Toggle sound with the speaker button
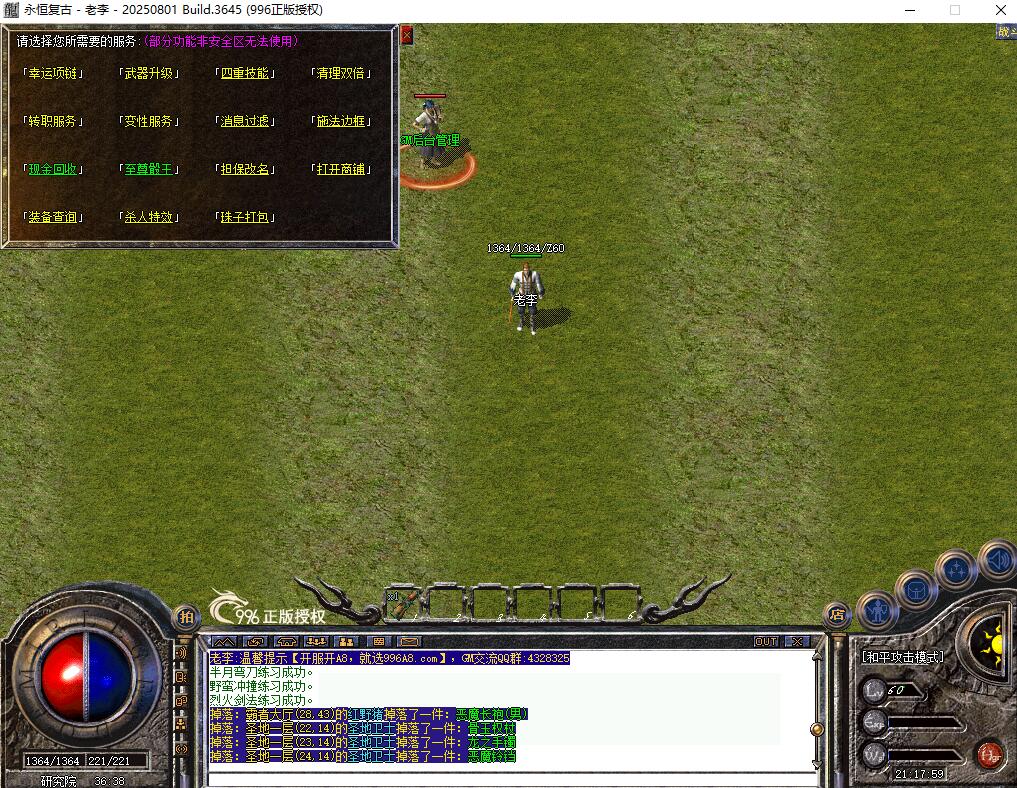Screen dimensions: 1017x788 point(996,559)
